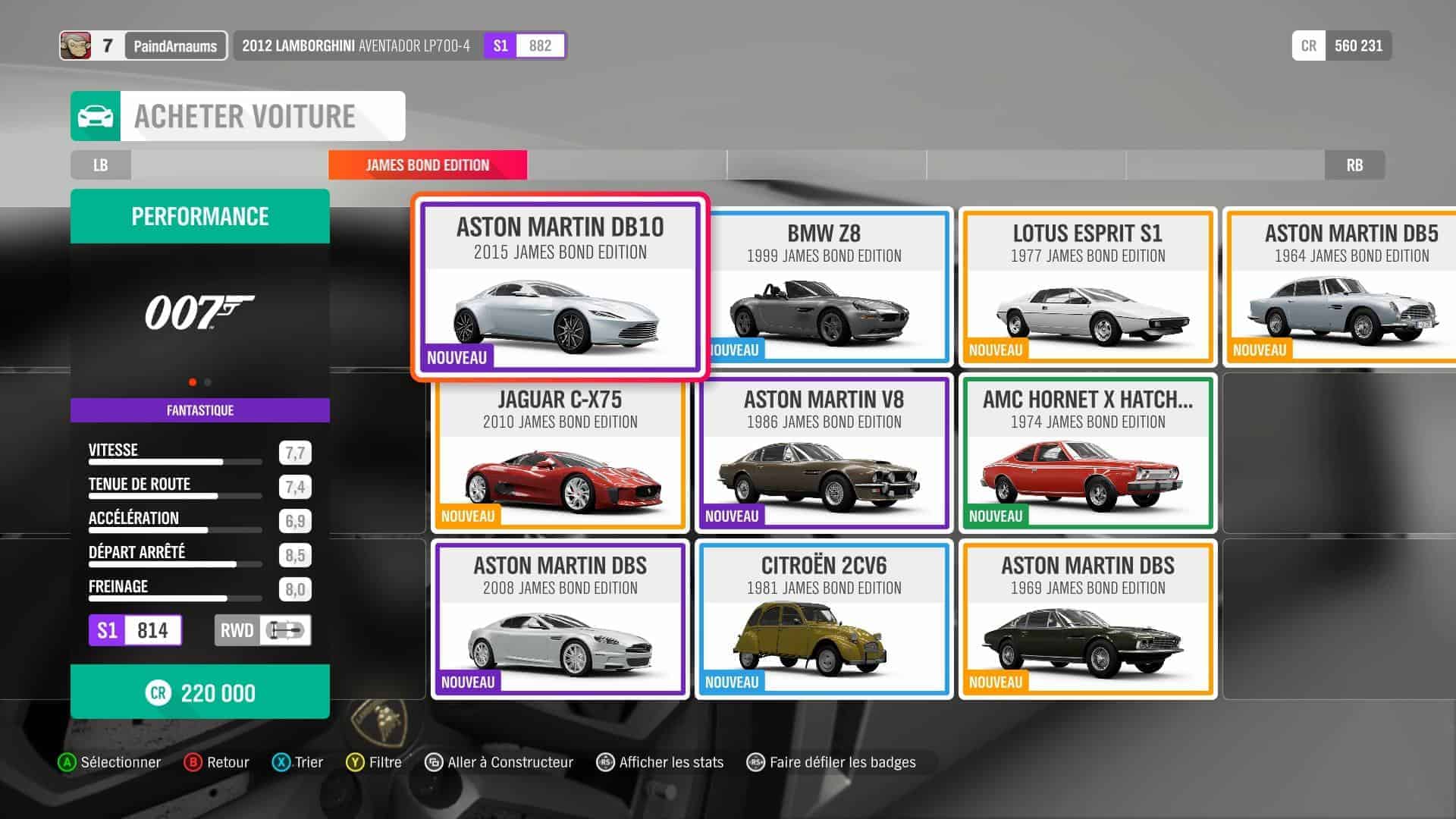Switch to the James Bond Edition tab

428,165
